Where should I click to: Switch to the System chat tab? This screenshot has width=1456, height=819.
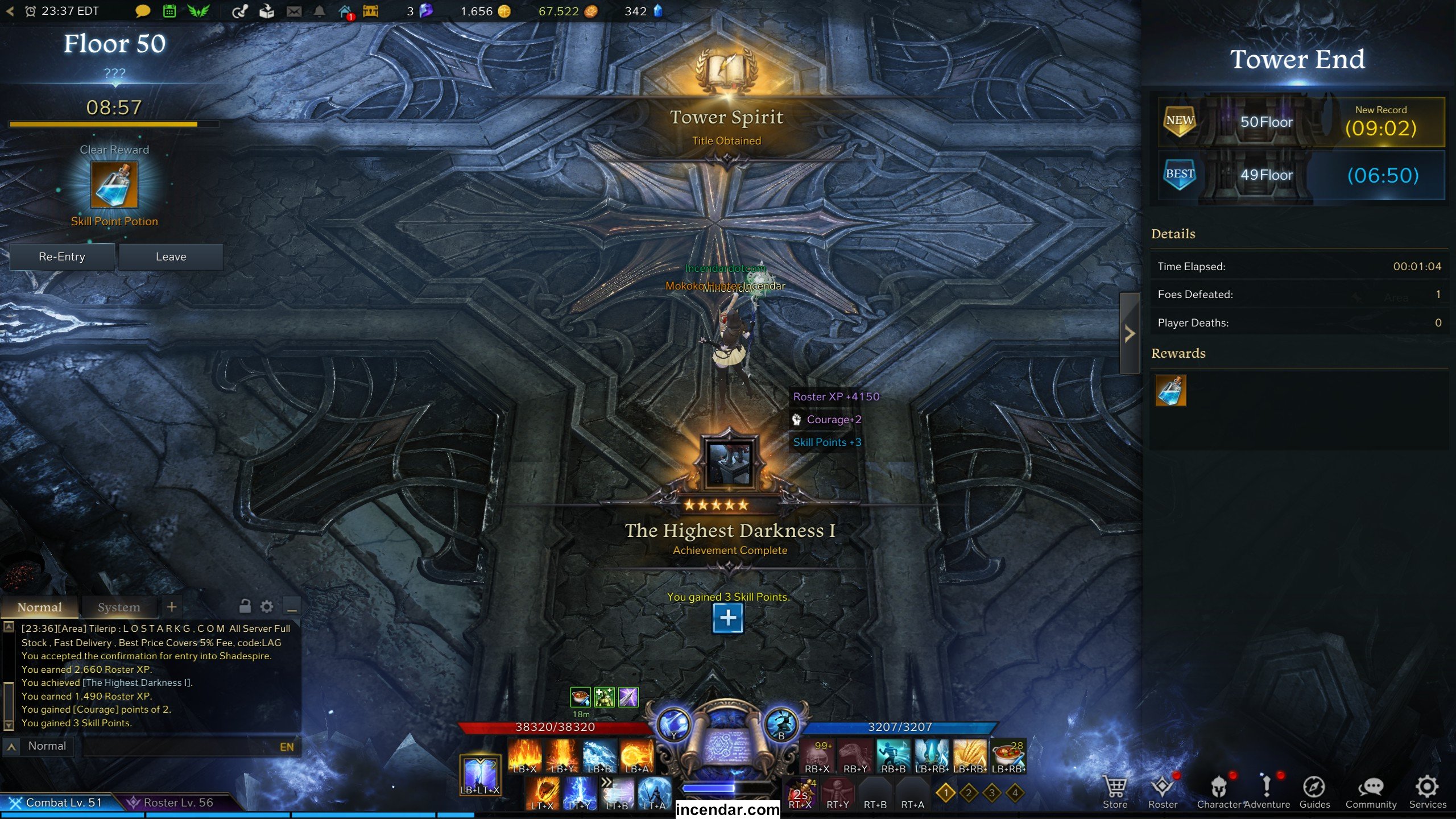118,607
